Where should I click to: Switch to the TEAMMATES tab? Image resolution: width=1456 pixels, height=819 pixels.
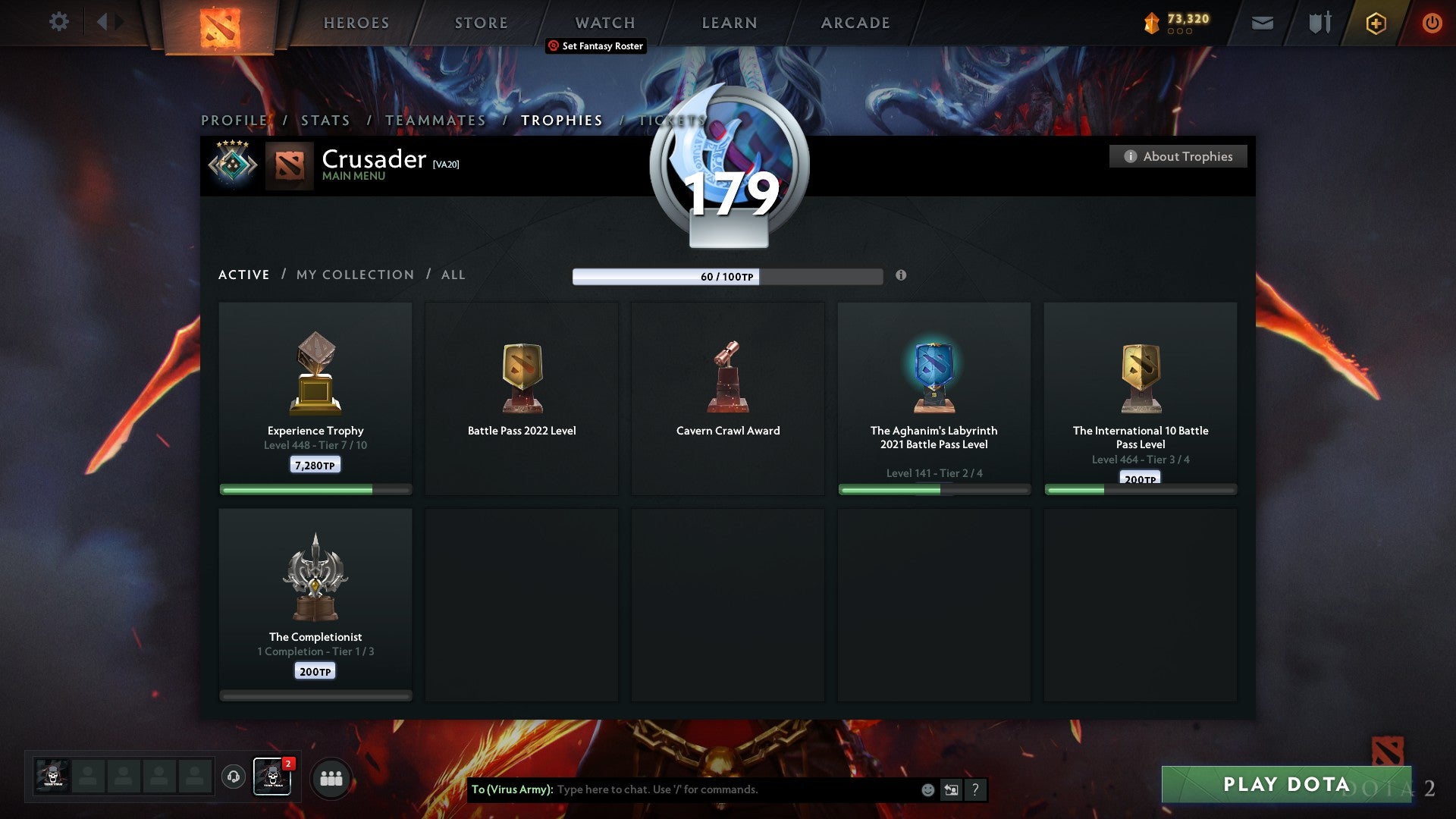435,120
